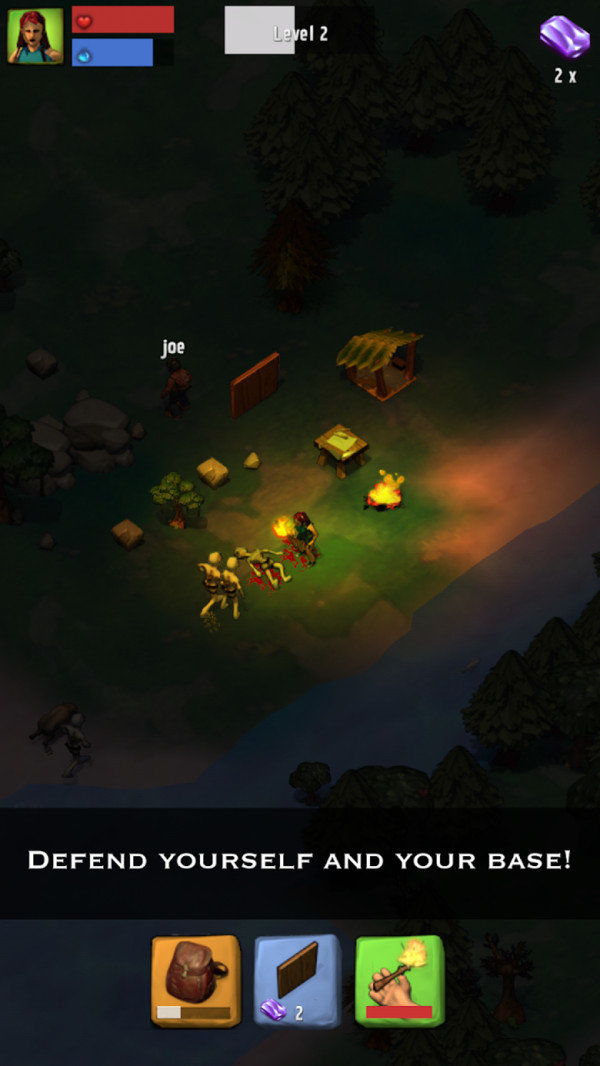Select the wooden wall build slot
The height and width of the screenshot is (1066, 600).
[297, 980]
